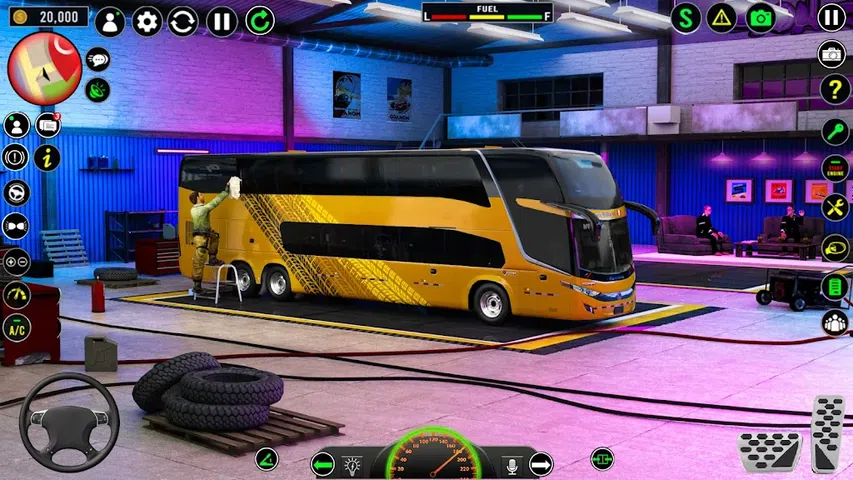Activate the left turn arrow indicator

322,464
